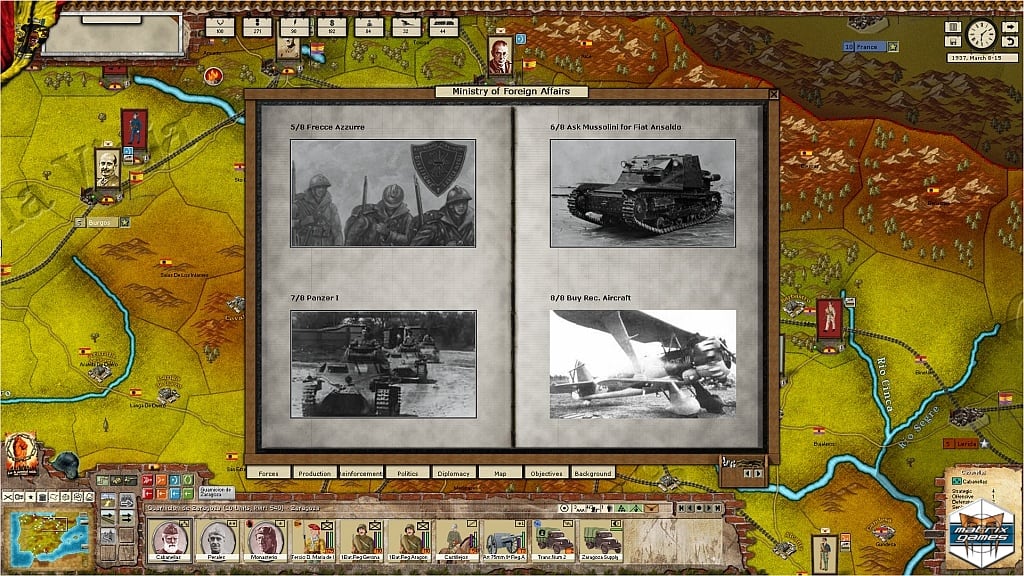1024x576 pixels.
Task: Switch to the Reinforcement tab
Action: [x=361, y=473]
